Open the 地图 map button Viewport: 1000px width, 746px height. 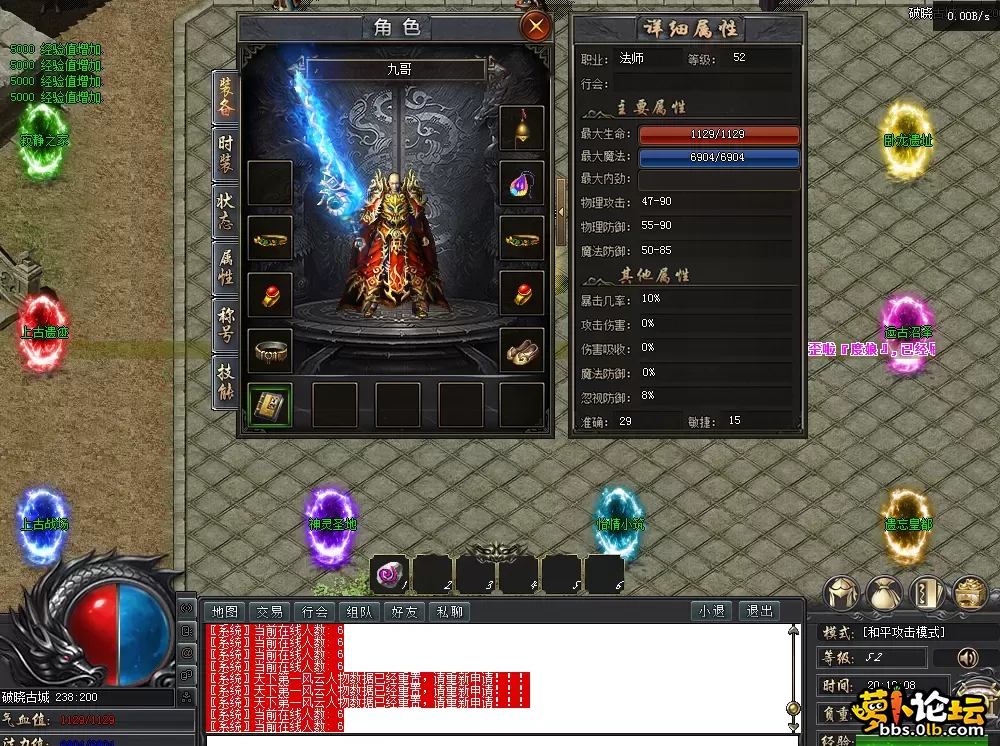(x=225, y=611)
